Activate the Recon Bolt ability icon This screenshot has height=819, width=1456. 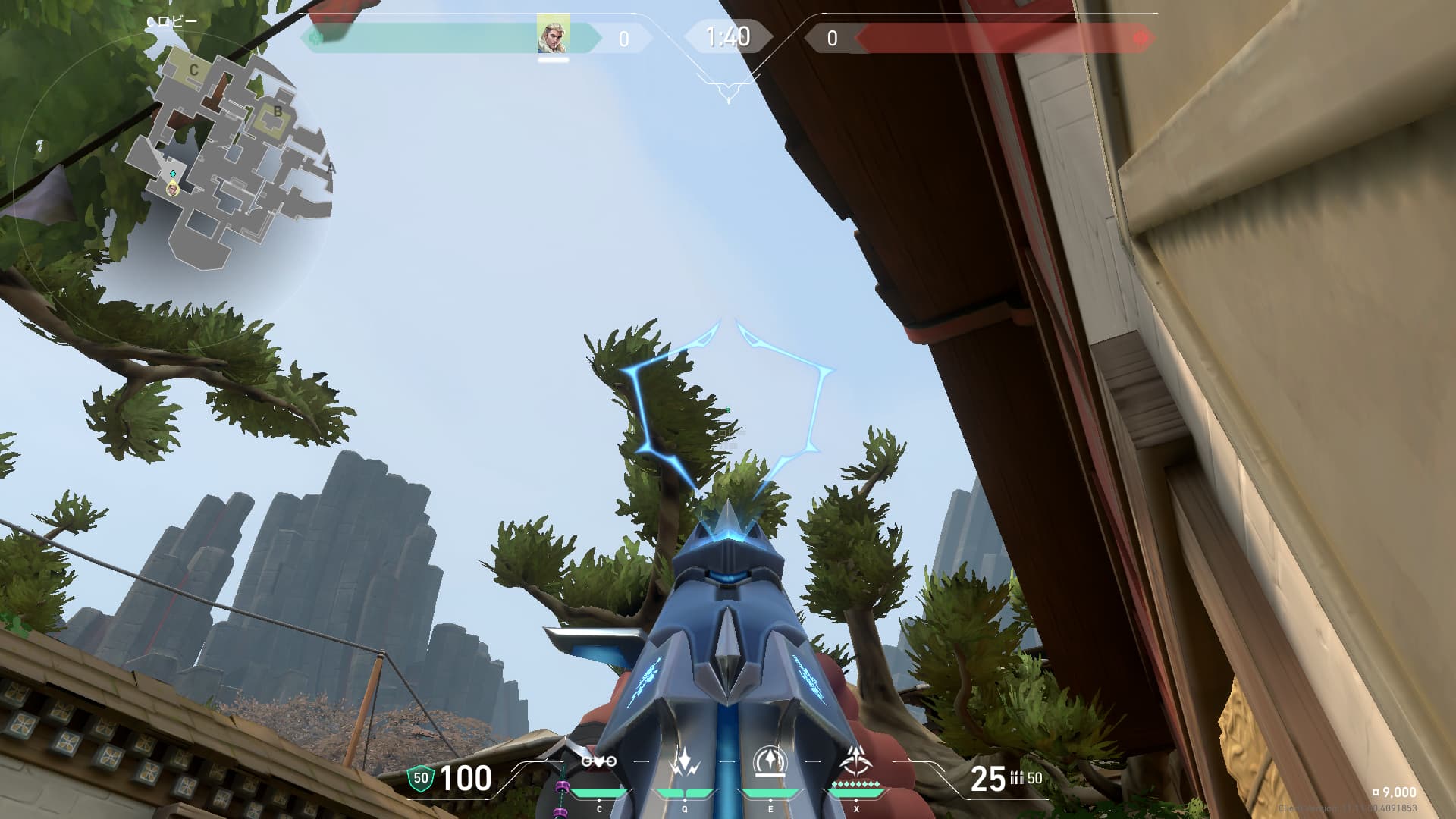[770, 762]
